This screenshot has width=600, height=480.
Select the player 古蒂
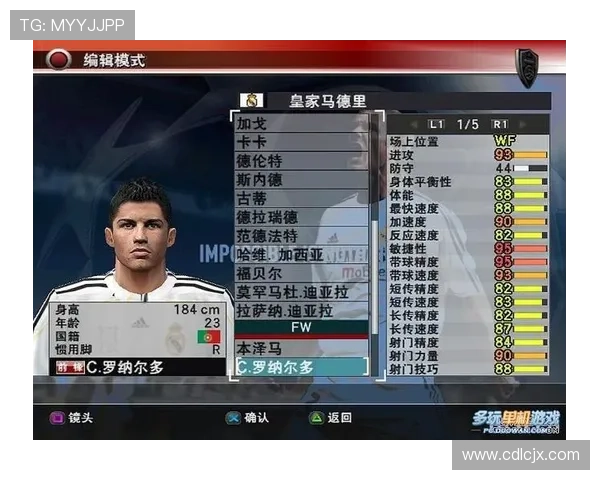[x=302, y=198]
